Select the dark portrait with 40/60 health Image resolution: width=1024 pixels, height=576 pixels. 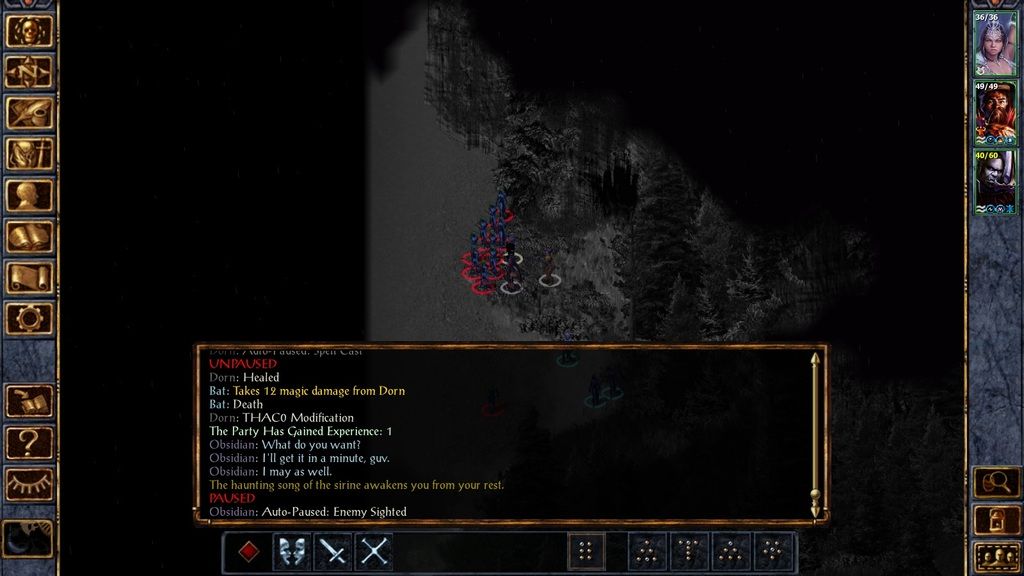point(995,181)
